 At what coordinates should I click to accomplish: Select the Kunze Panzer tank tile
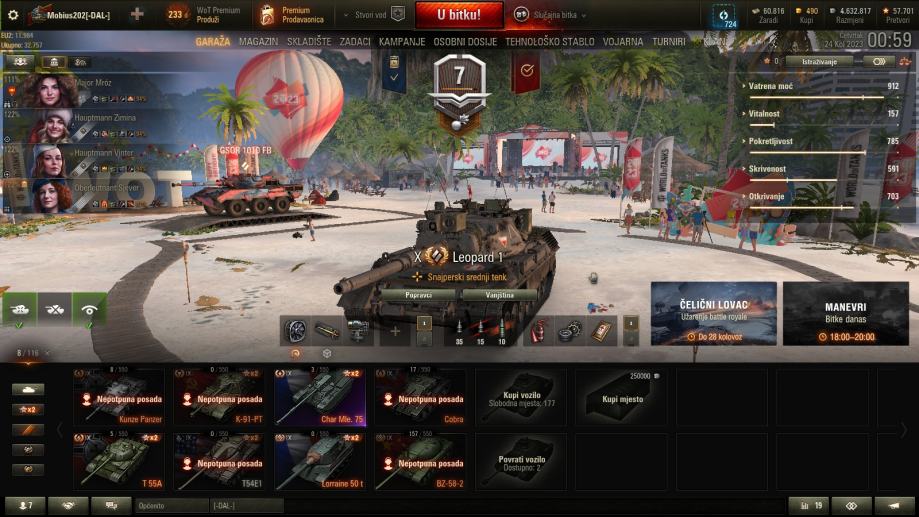click(x=121, y=397)
